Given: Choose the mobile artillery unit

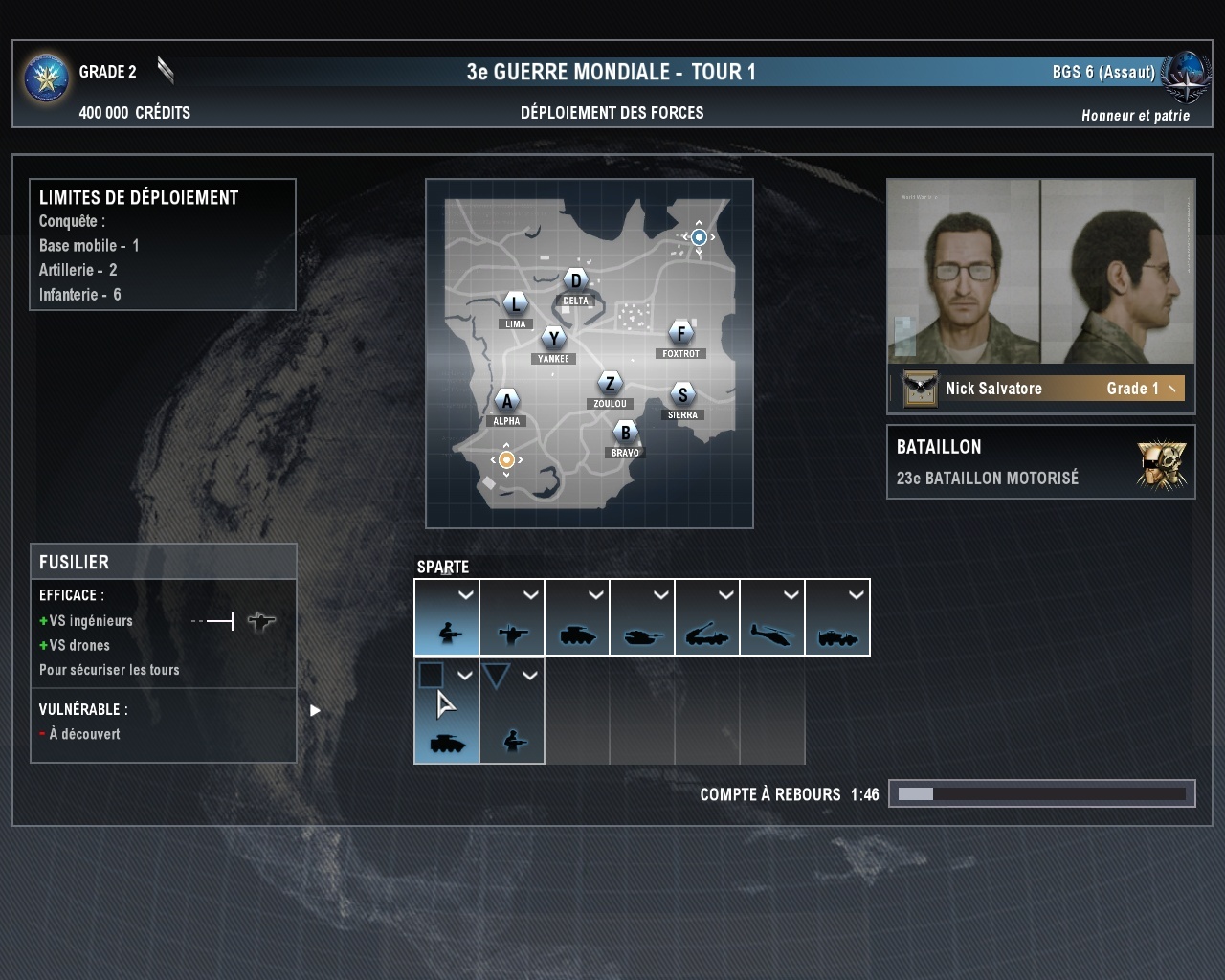Looking at the screenshot, I should 707,618.
